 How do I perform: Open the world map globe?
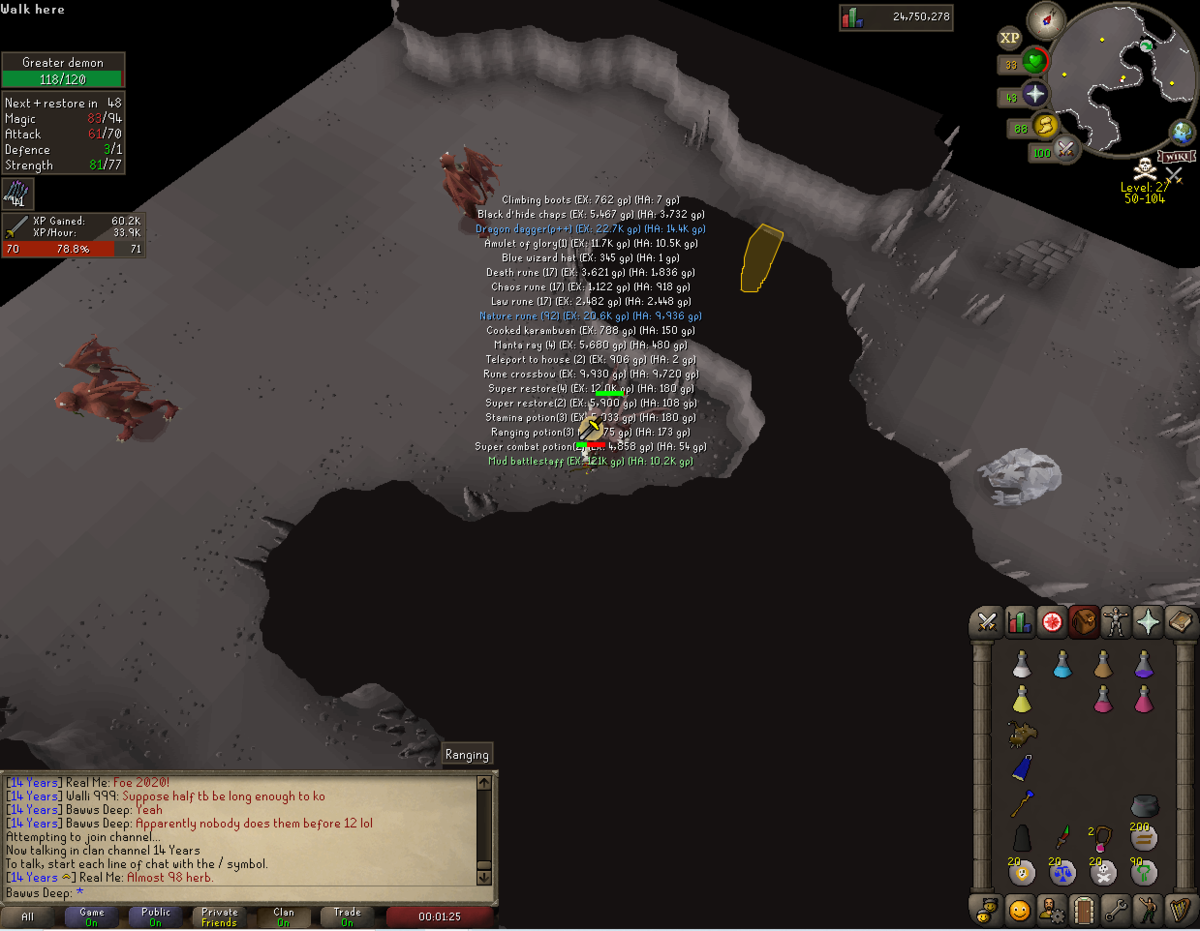(x=1183, y=132)
